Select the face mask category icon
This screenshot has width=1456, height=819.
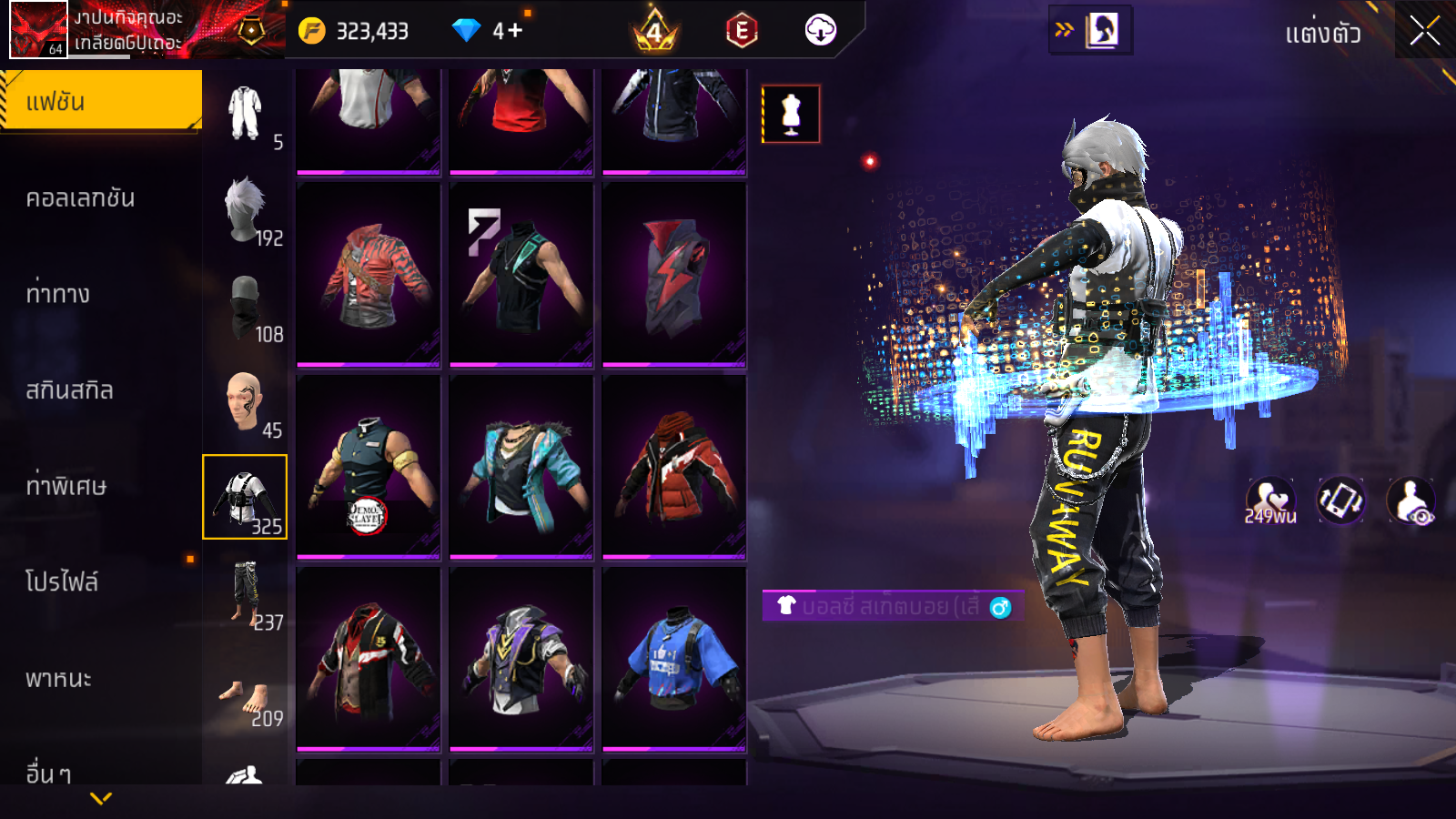246,308
